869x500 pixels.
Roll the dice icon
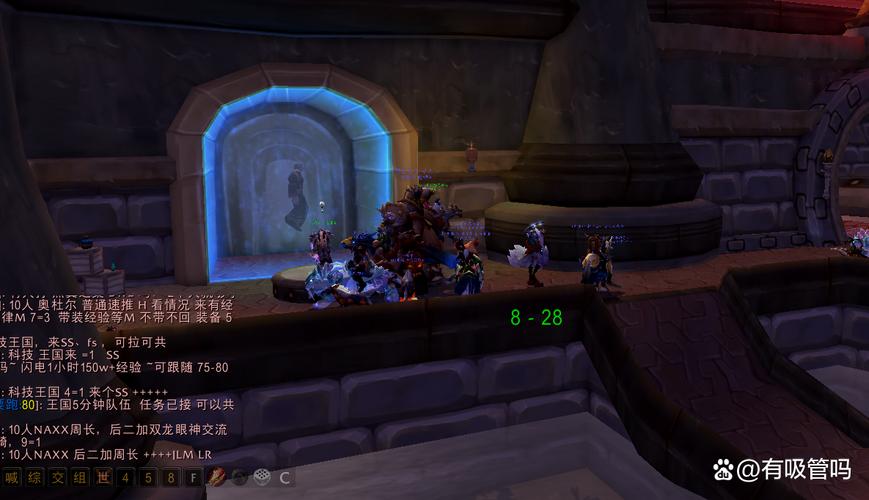coord(262,478)
